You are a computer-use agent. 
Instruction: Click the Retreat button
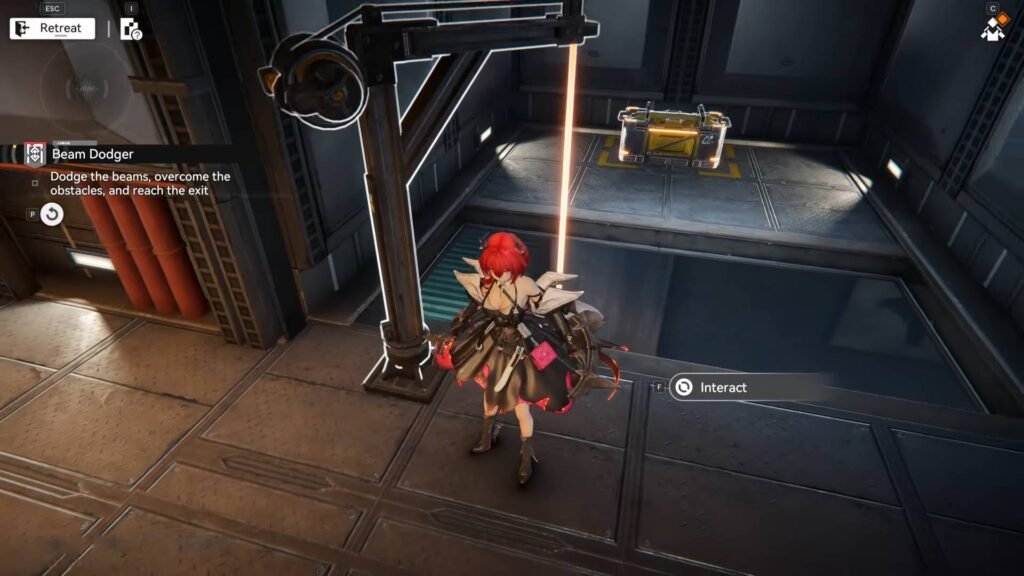pyautogui.click(x=52, y=28)
